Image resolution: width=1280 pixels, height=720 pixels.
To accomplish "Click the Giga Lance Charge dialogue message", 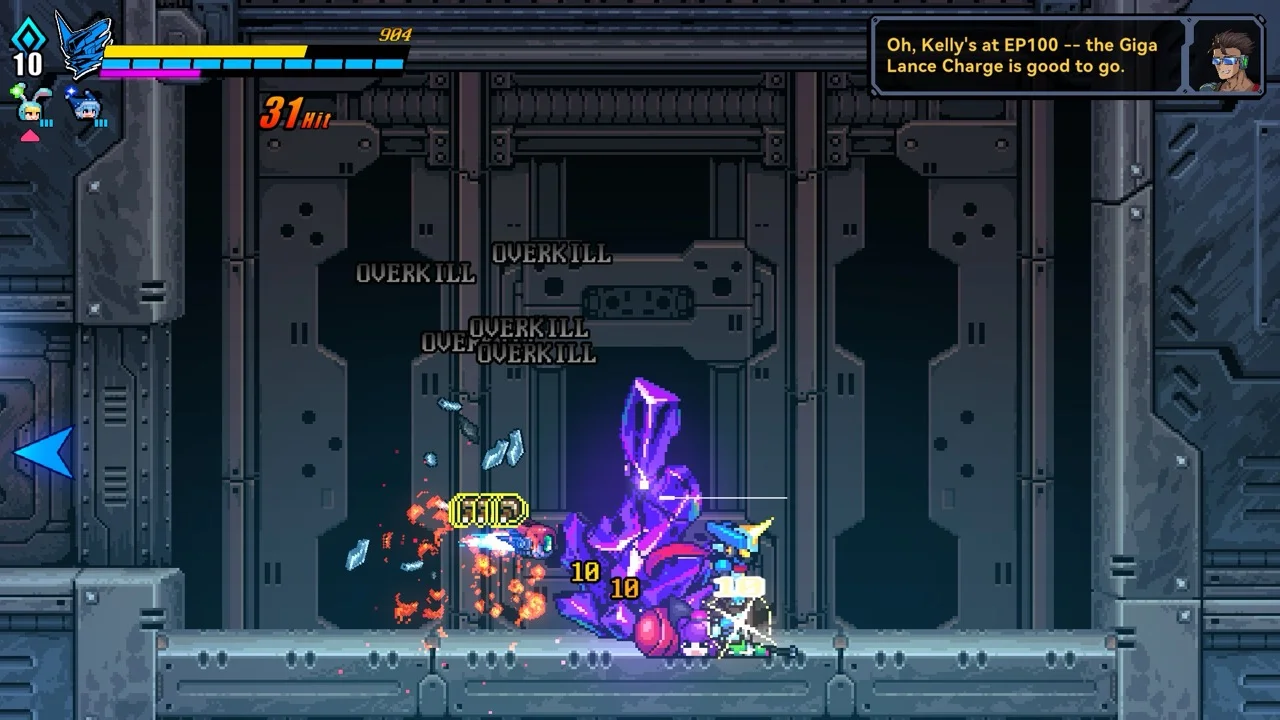I will 1021,56.
